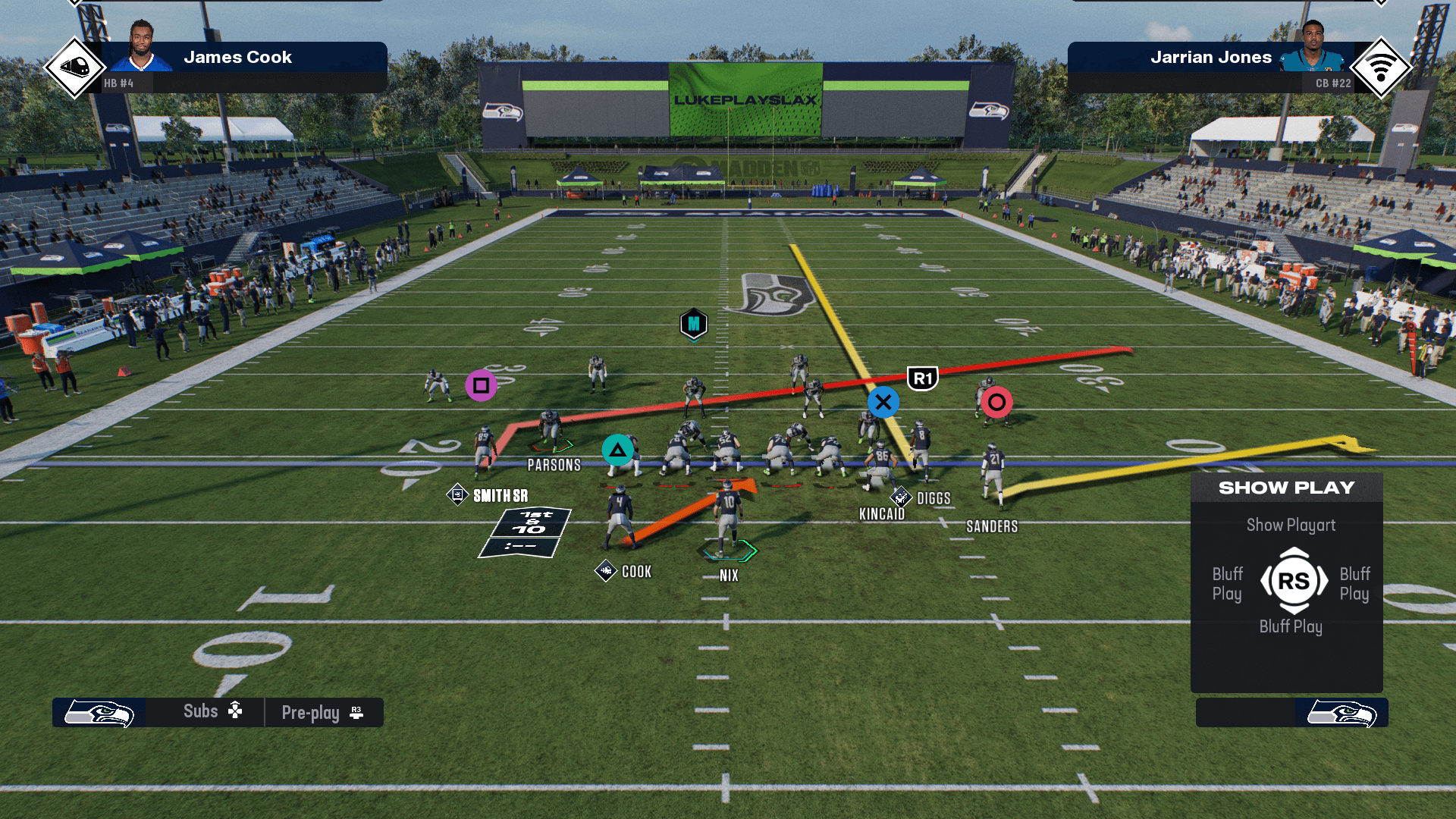Select the NIX quarterback name tag

729,576
